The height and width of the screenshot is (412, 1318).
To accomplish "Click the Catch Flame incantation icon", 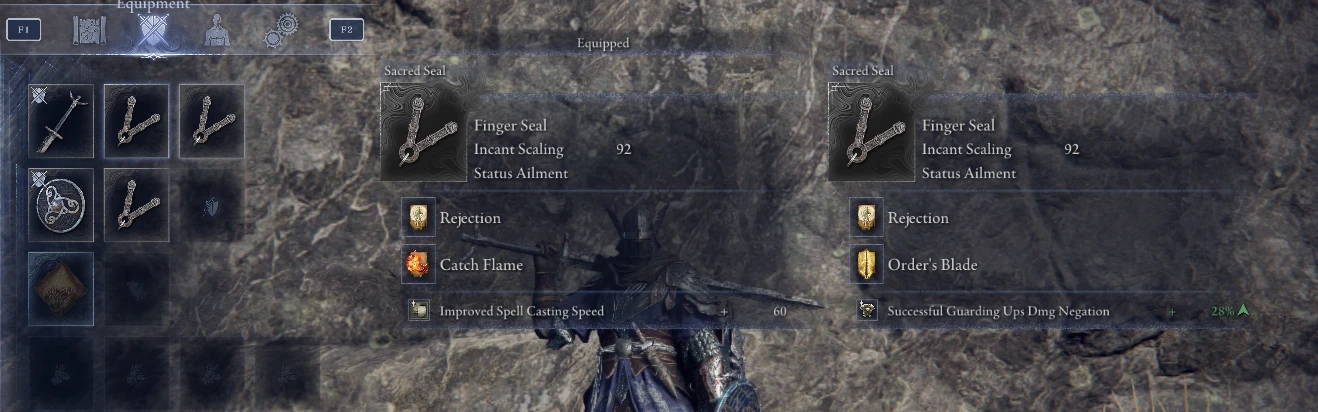I will pyautogui.click(x=416, y=265).
